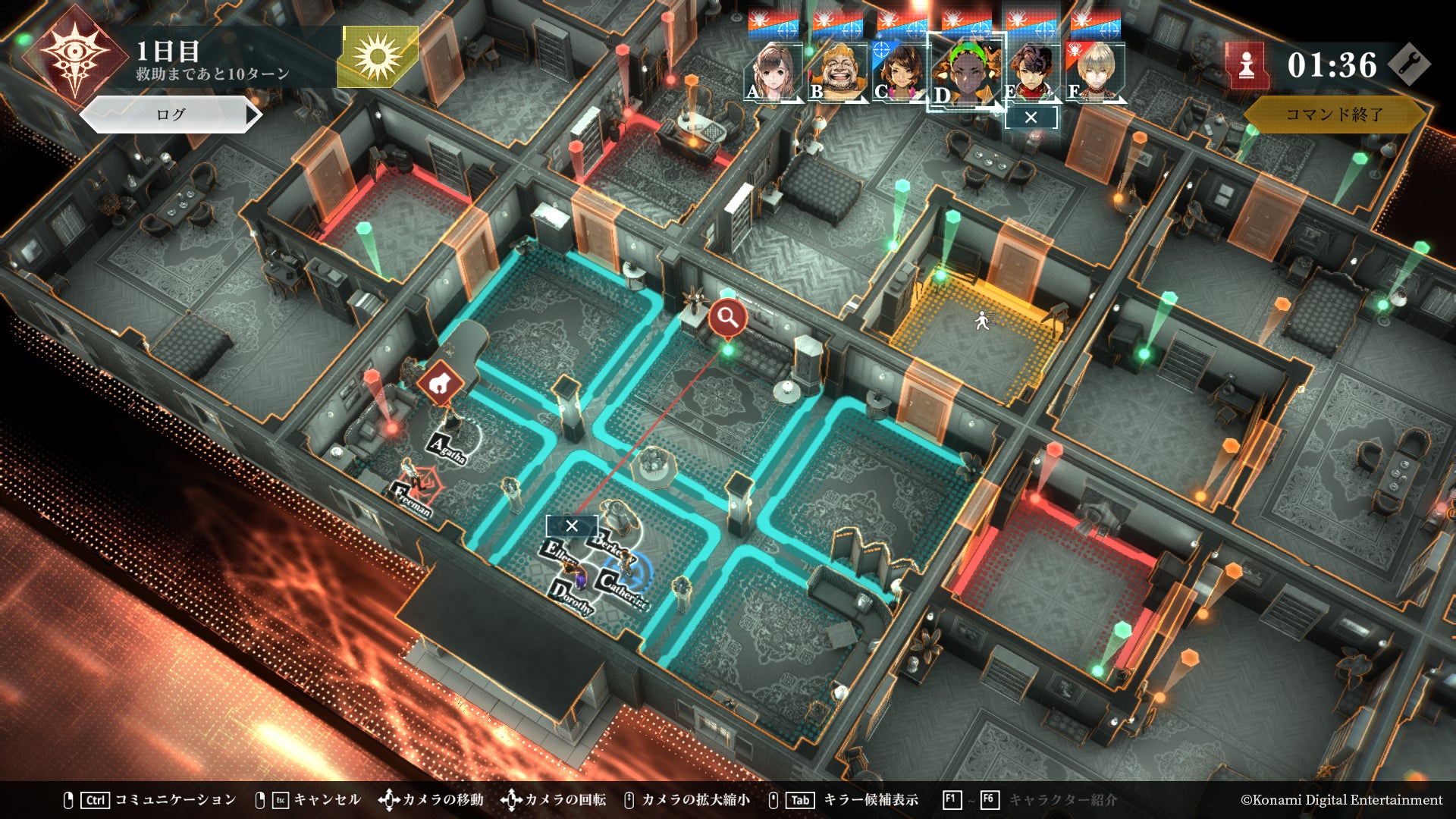Open settings with the wrench icon
The width and height of the screenshot is (1456, 819).
(x=1410, y=65)
